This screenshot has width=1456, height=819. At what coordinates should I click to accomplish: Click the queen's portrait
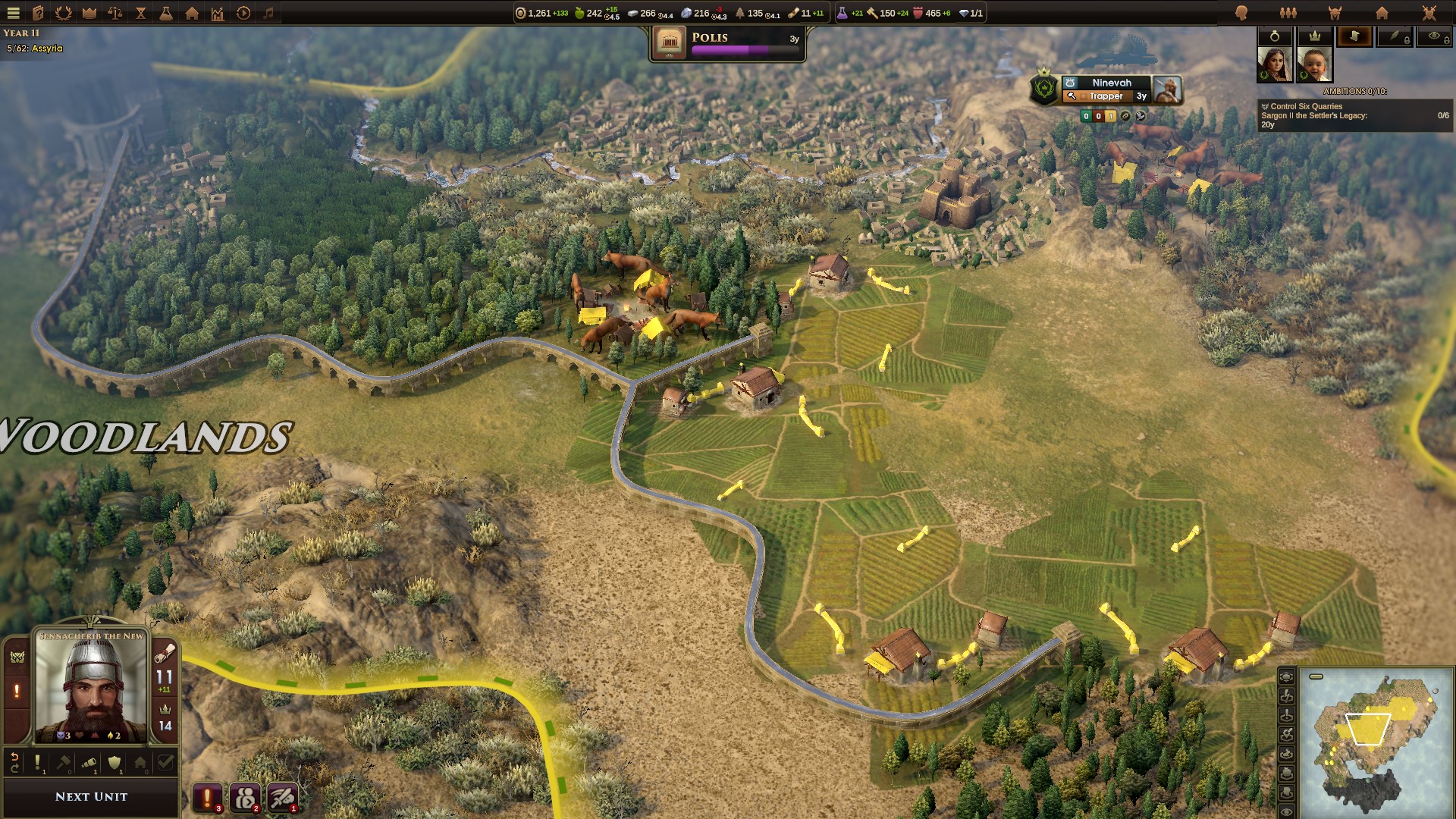click(x=1274, y=64)
